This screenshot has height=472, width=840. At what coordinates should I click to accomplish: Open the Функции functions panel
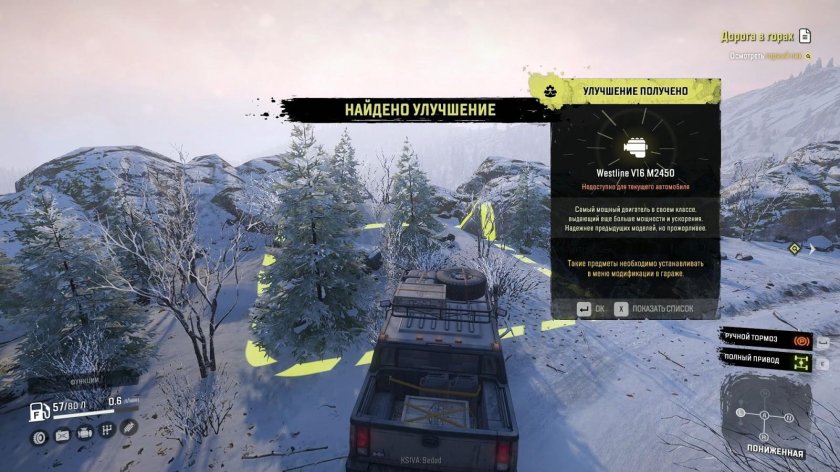[x=82, y=380]
